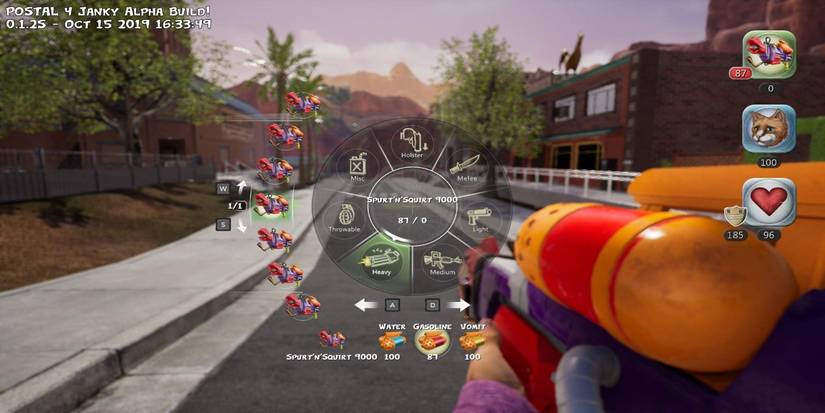Click the left ammo arrow
The image size is (825, 413).
(x=366, y=305)
